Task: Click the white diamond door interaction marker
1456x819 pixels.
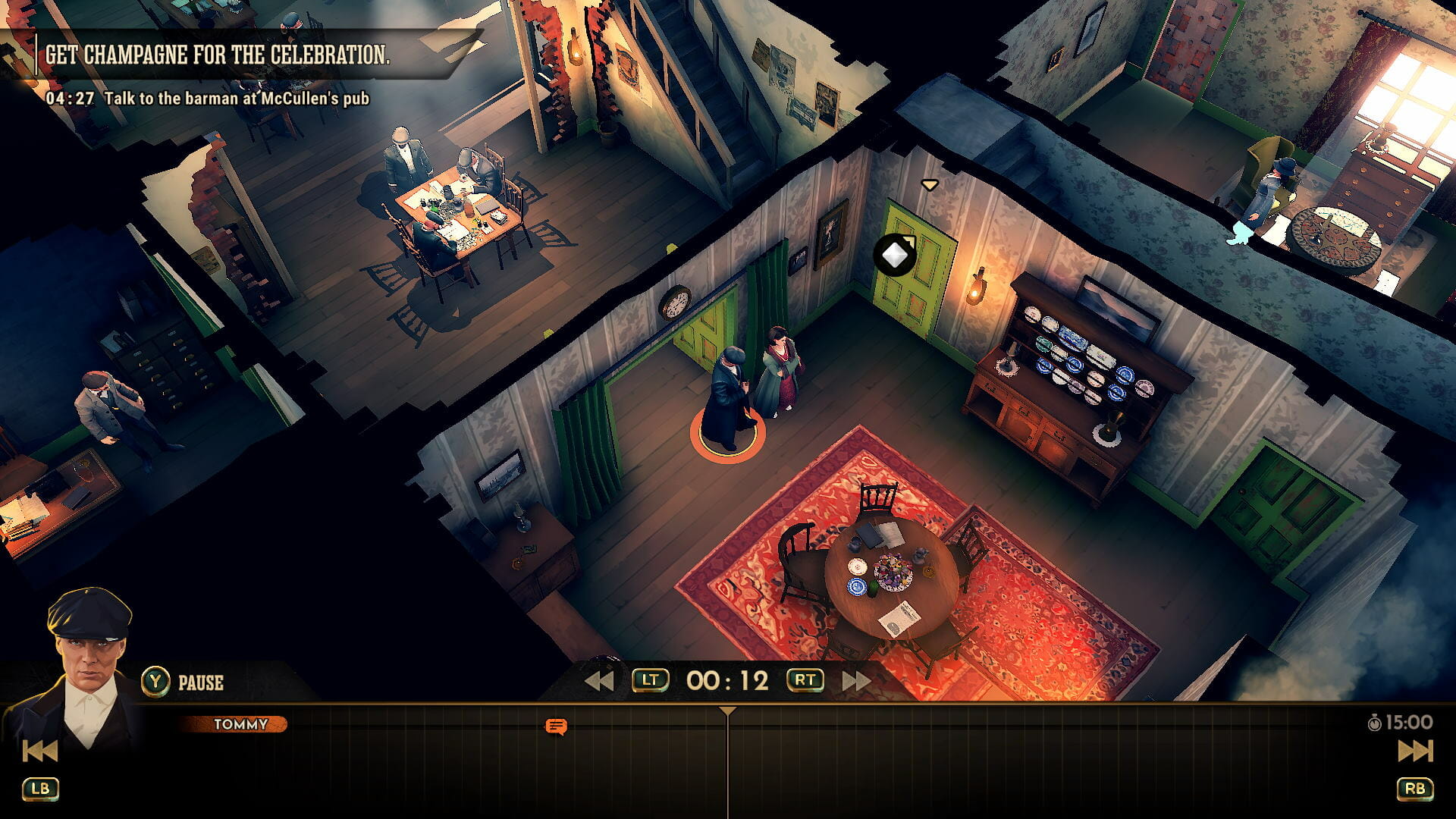Action: [x=894, y=255]
